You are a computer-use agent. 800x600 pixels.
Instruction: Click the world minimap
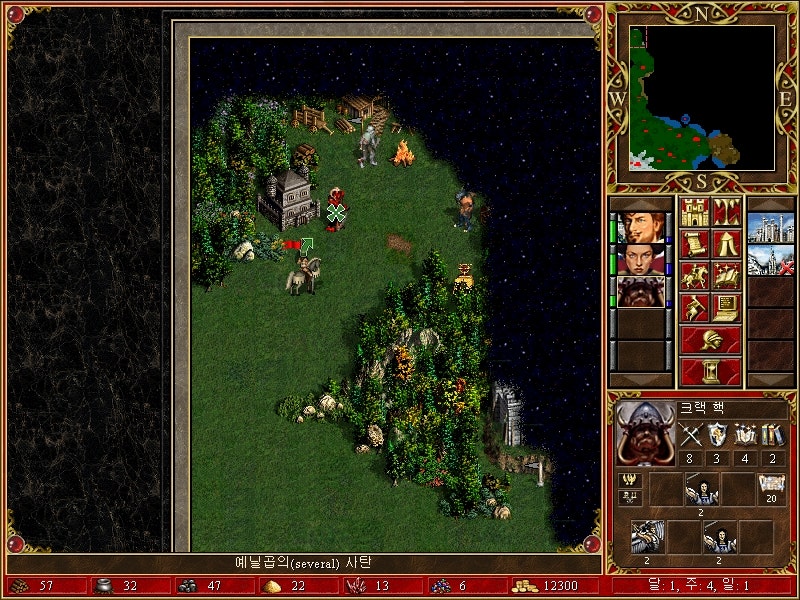(701, 97)
